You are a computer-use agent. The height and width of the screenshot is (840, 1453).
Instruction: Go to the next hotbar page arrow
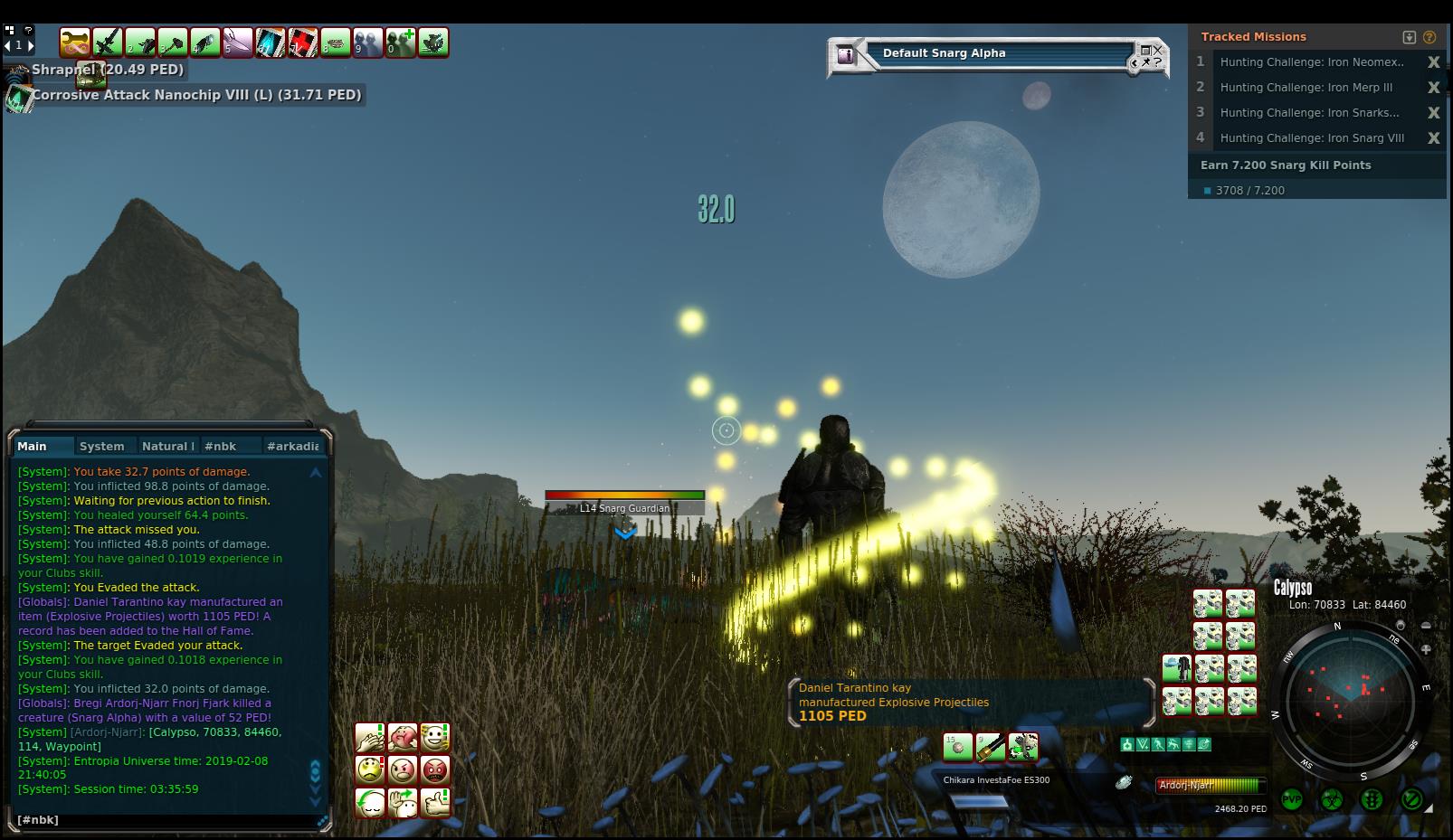click(31, 45)
